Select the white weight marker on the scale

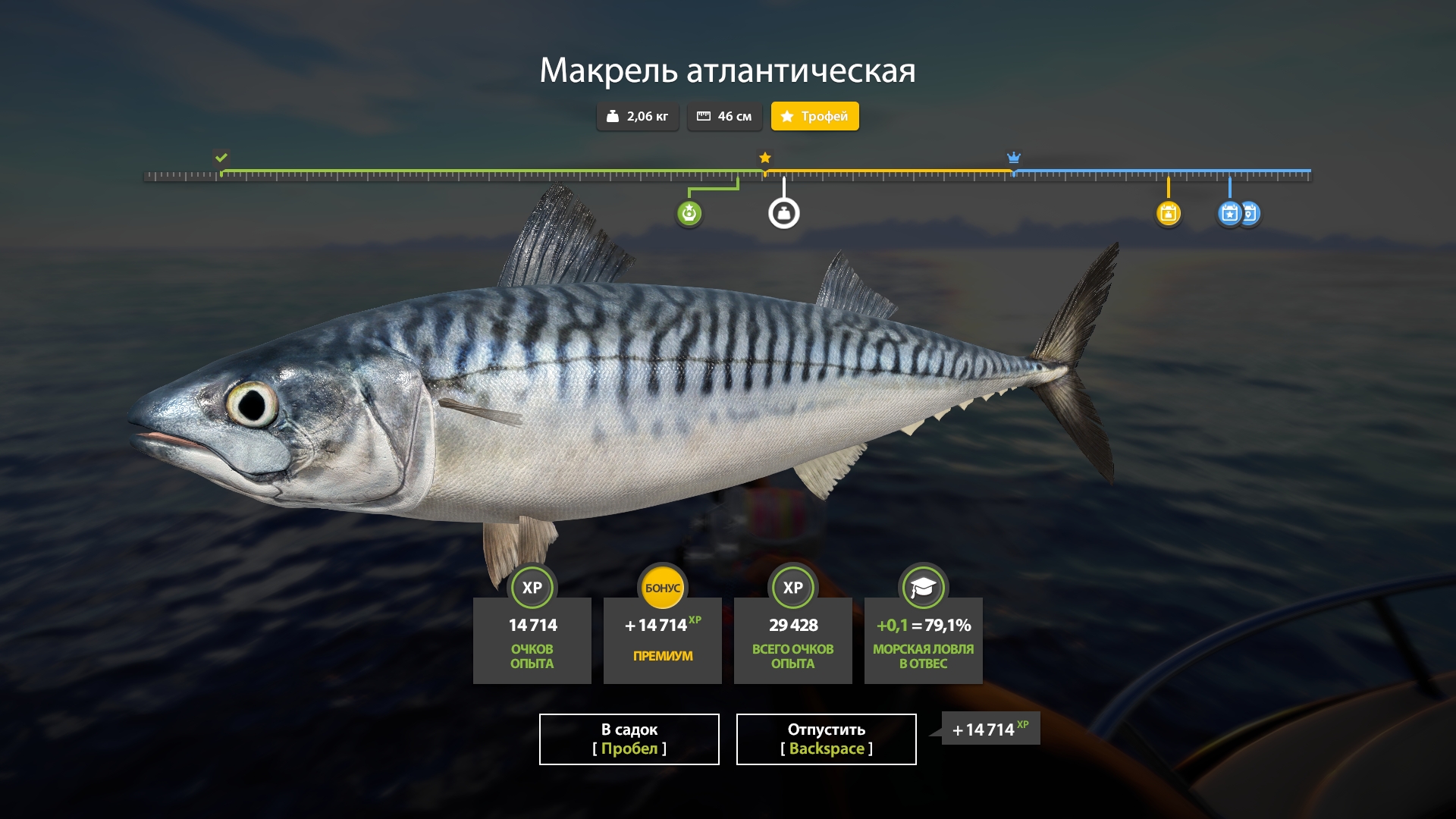(783, 214)
